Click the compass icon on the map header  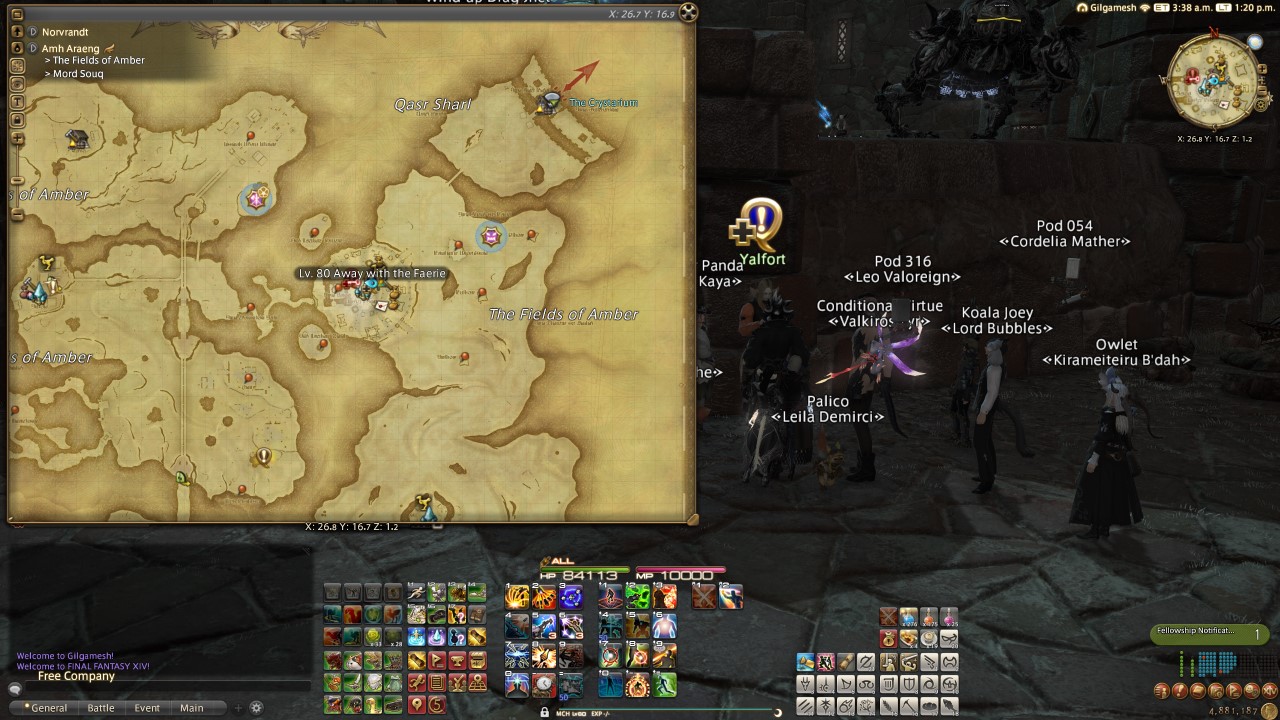point(688,13)
